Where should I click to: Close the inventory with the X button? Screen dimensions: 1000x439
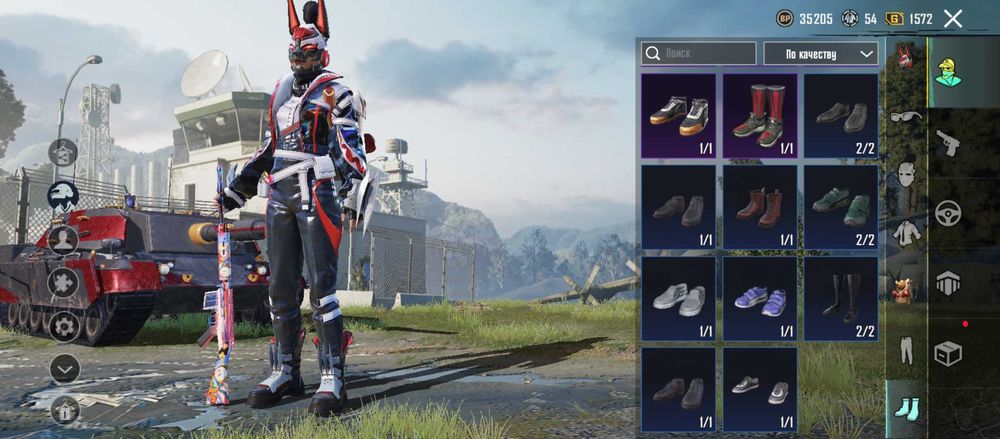point(952,19)
